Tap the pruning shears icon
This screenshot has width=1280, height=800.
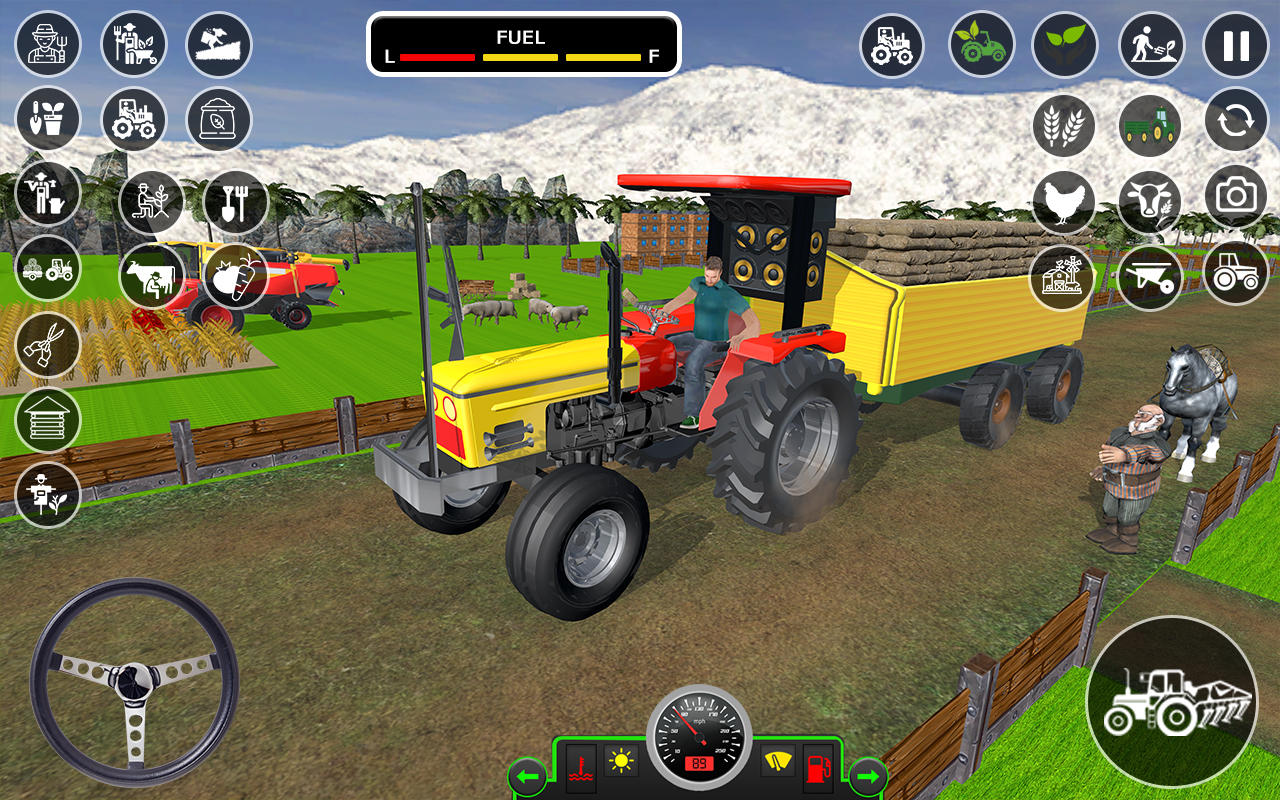47,347
